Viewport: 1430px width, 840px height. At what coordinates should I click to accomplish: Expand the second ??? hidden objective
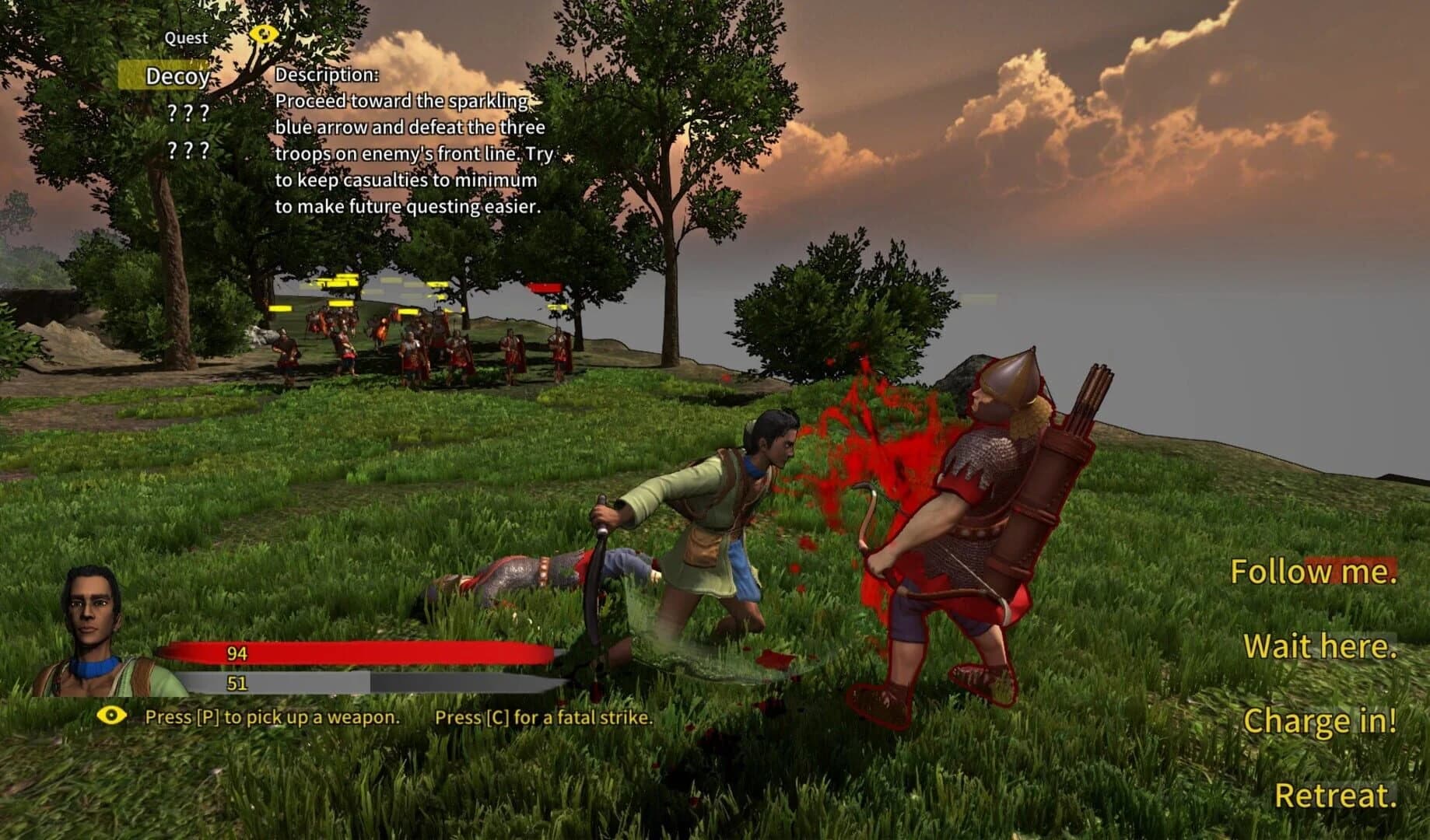(x=187, y=149)
